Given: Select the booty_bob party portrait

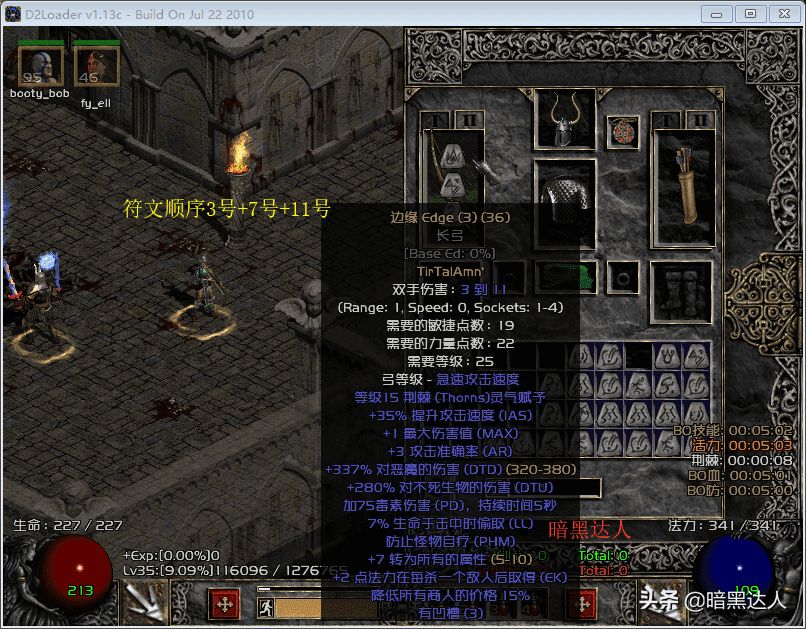Looking at the screenshot, I should pos(40,66).
